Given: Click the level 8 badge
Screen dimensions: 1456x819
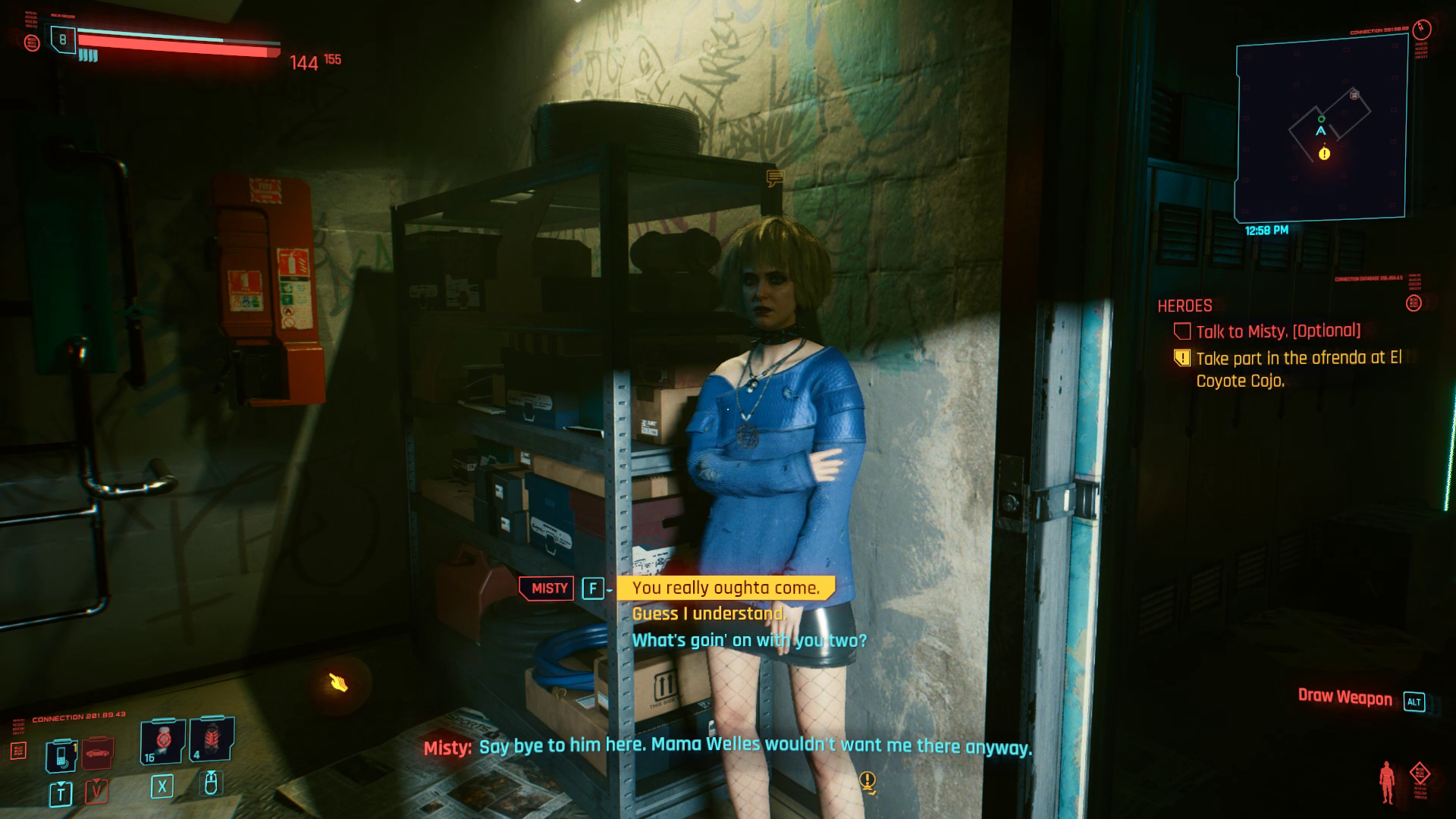Looking at the screenshot, I should [63, 39].
